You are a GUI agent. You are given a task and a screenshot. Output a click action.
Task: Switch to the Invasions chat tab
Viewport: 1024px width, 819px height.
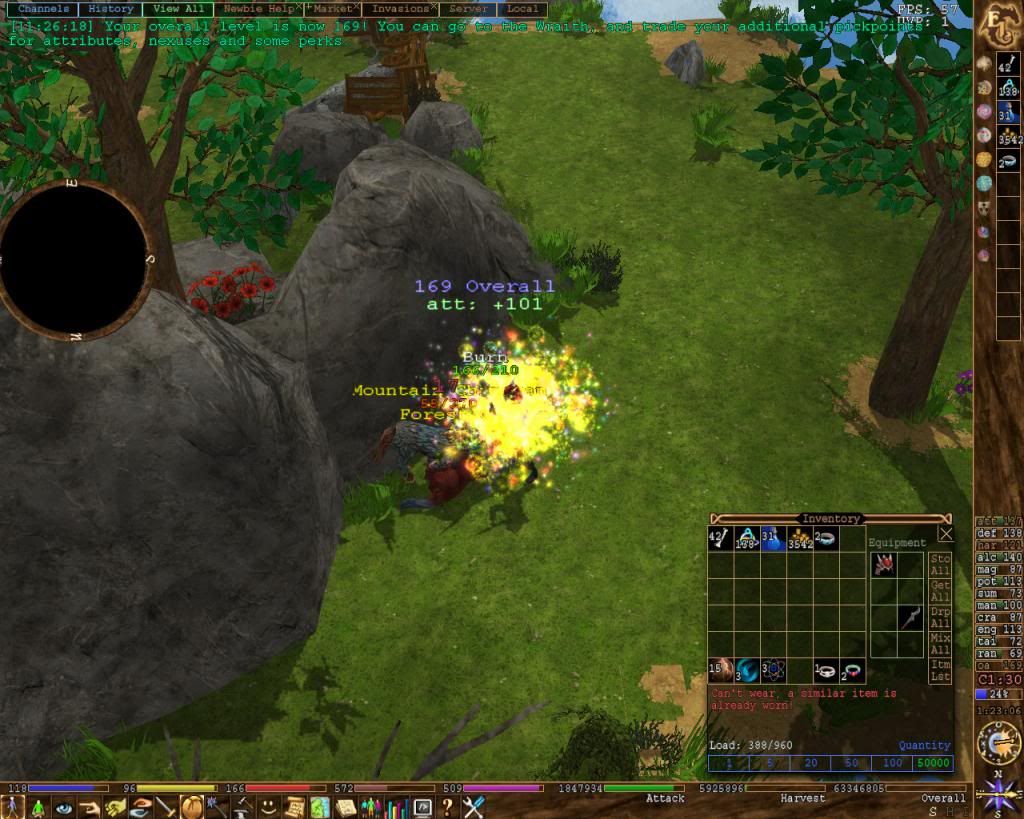[x=401, y=8]
